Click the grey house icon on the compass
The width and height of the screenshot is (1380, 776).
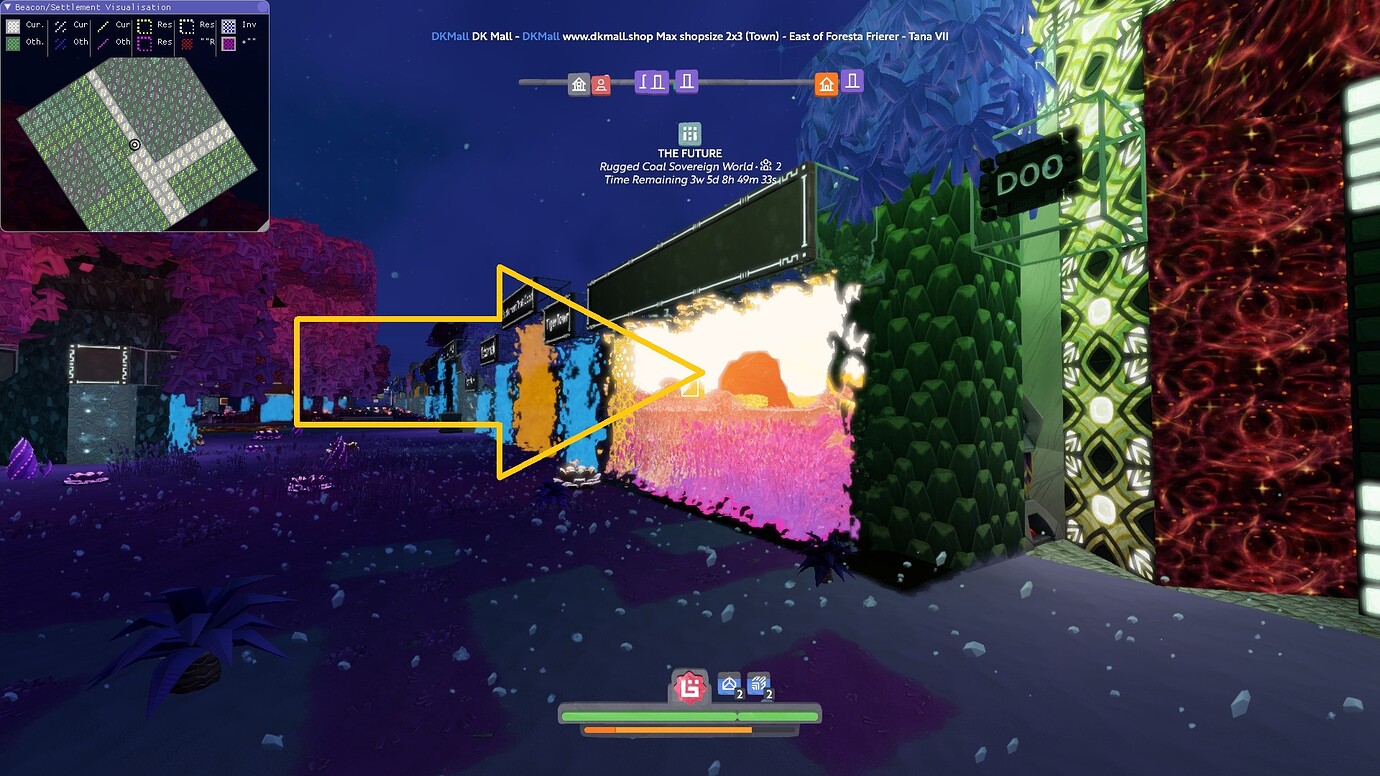click(579, 84)
